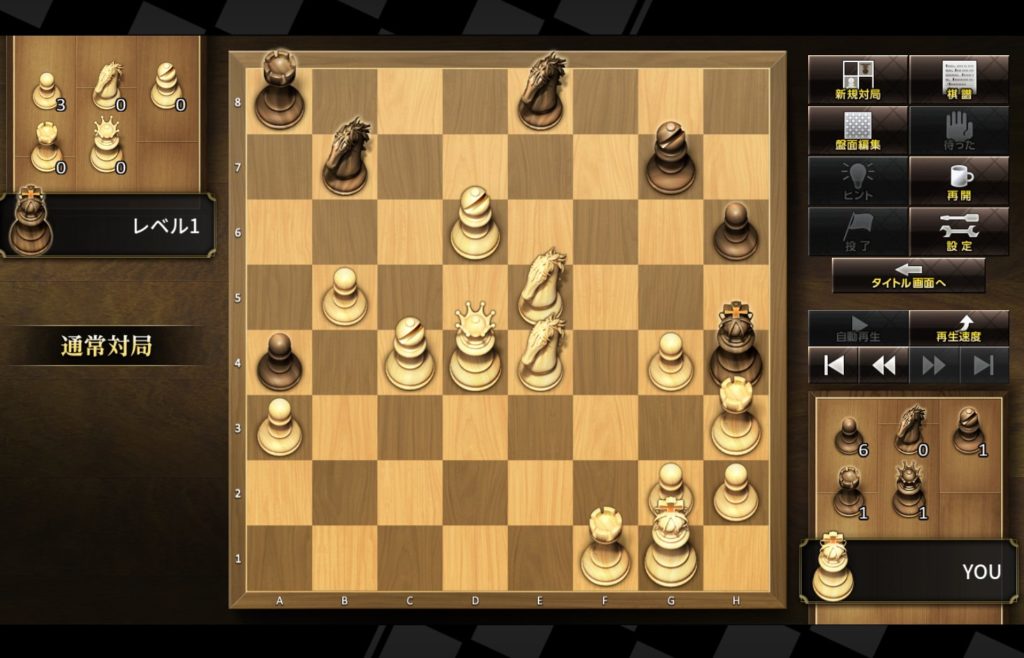
Task: Change the 再生速度 playback speed
Action: pyautogui.click(x=959, y=327)
